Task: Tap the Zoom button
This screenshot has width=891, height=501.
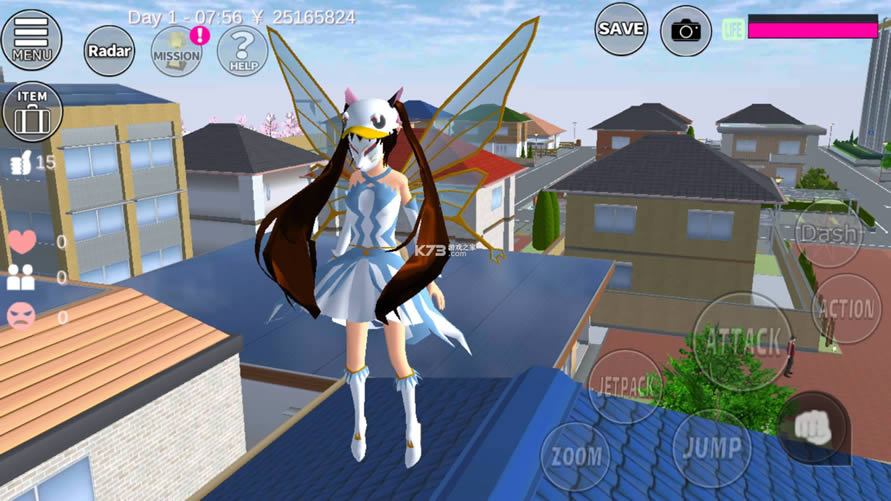Action: tap(575, 457)
